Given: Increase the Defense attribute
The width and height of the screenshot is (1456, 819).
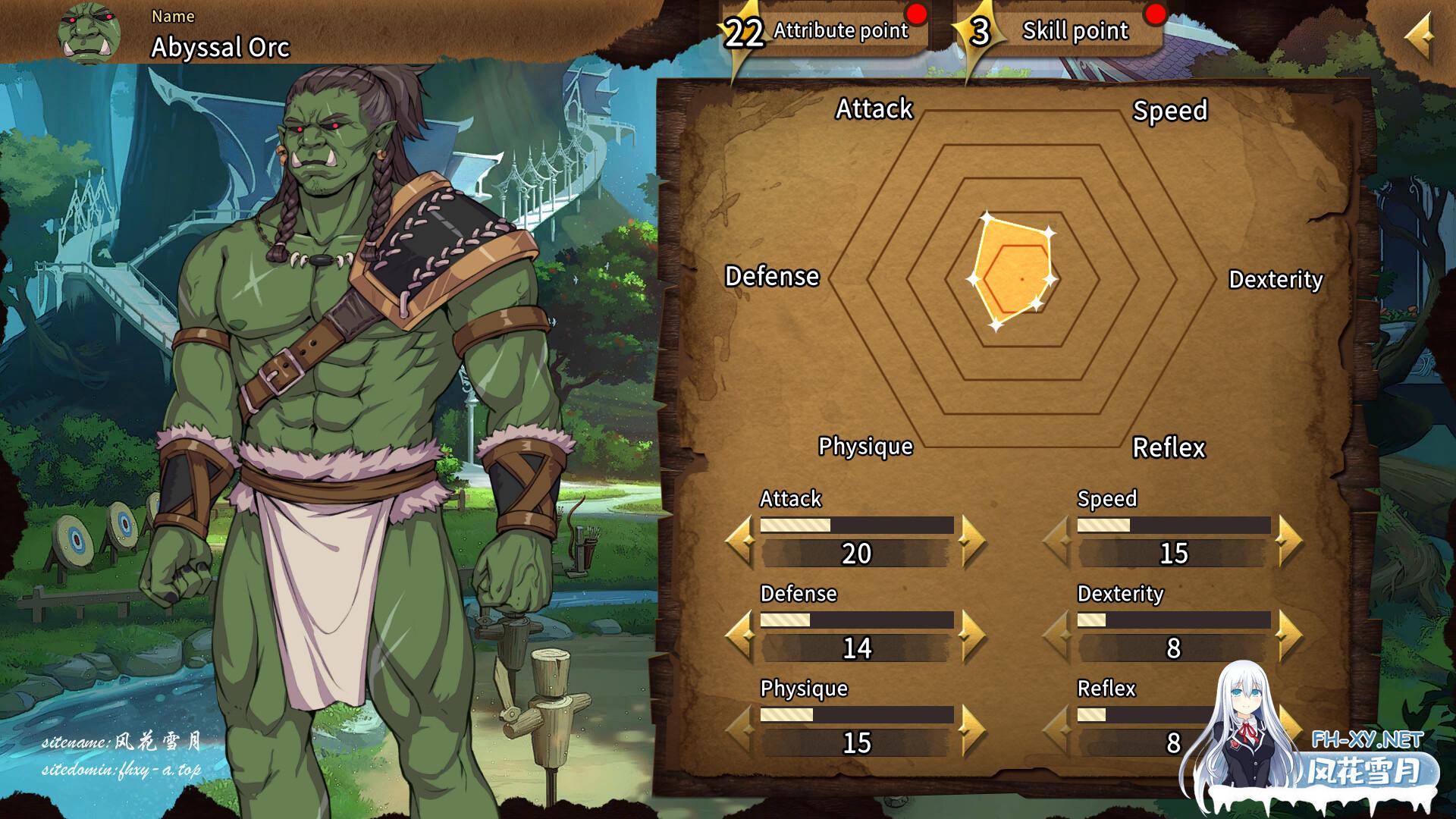Looking at the screenshot, I should point(971,635).
